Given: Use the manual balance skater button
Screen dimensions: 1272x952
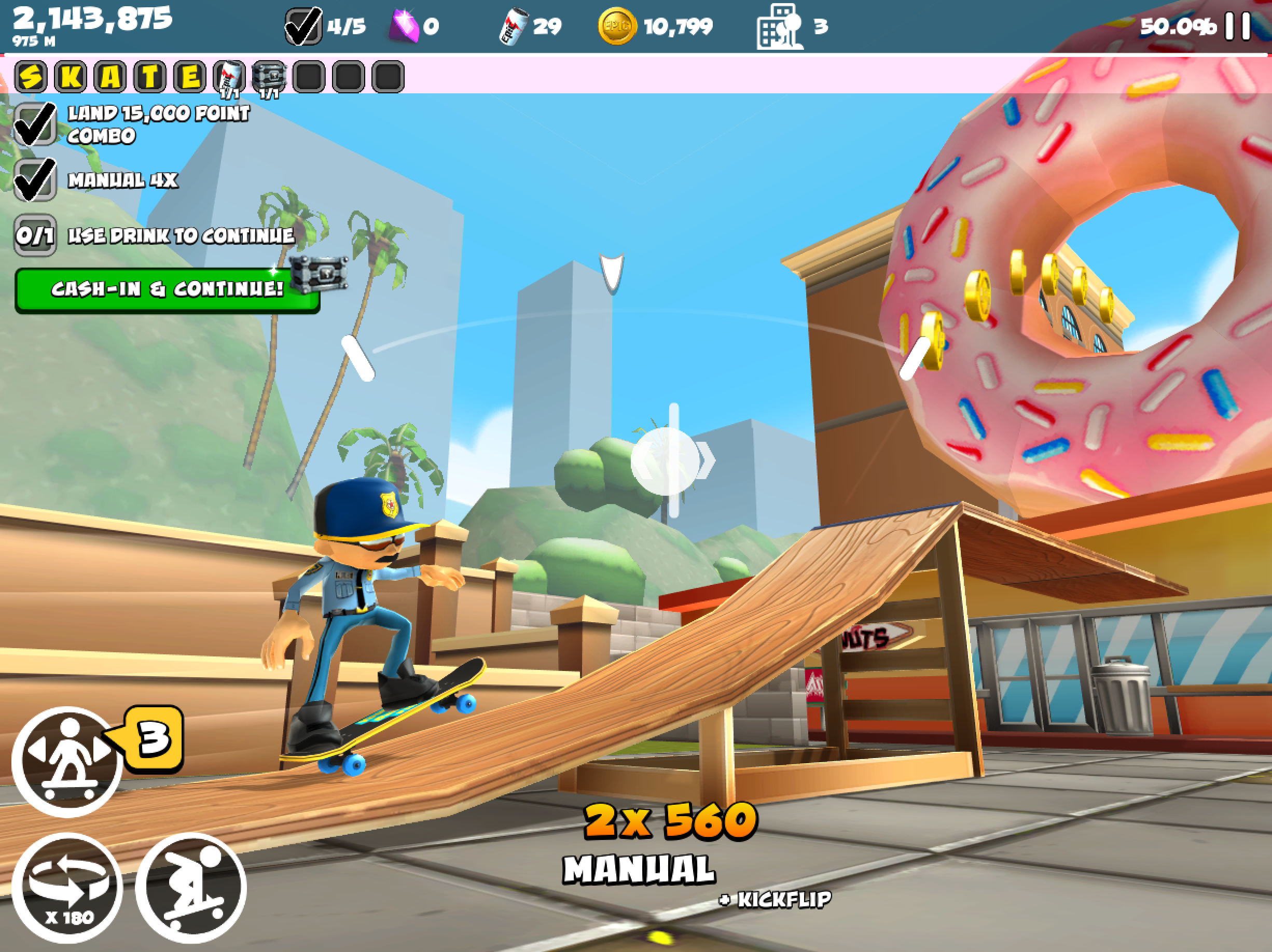Looking at the screenshot, I should click(x=67, y=761).
